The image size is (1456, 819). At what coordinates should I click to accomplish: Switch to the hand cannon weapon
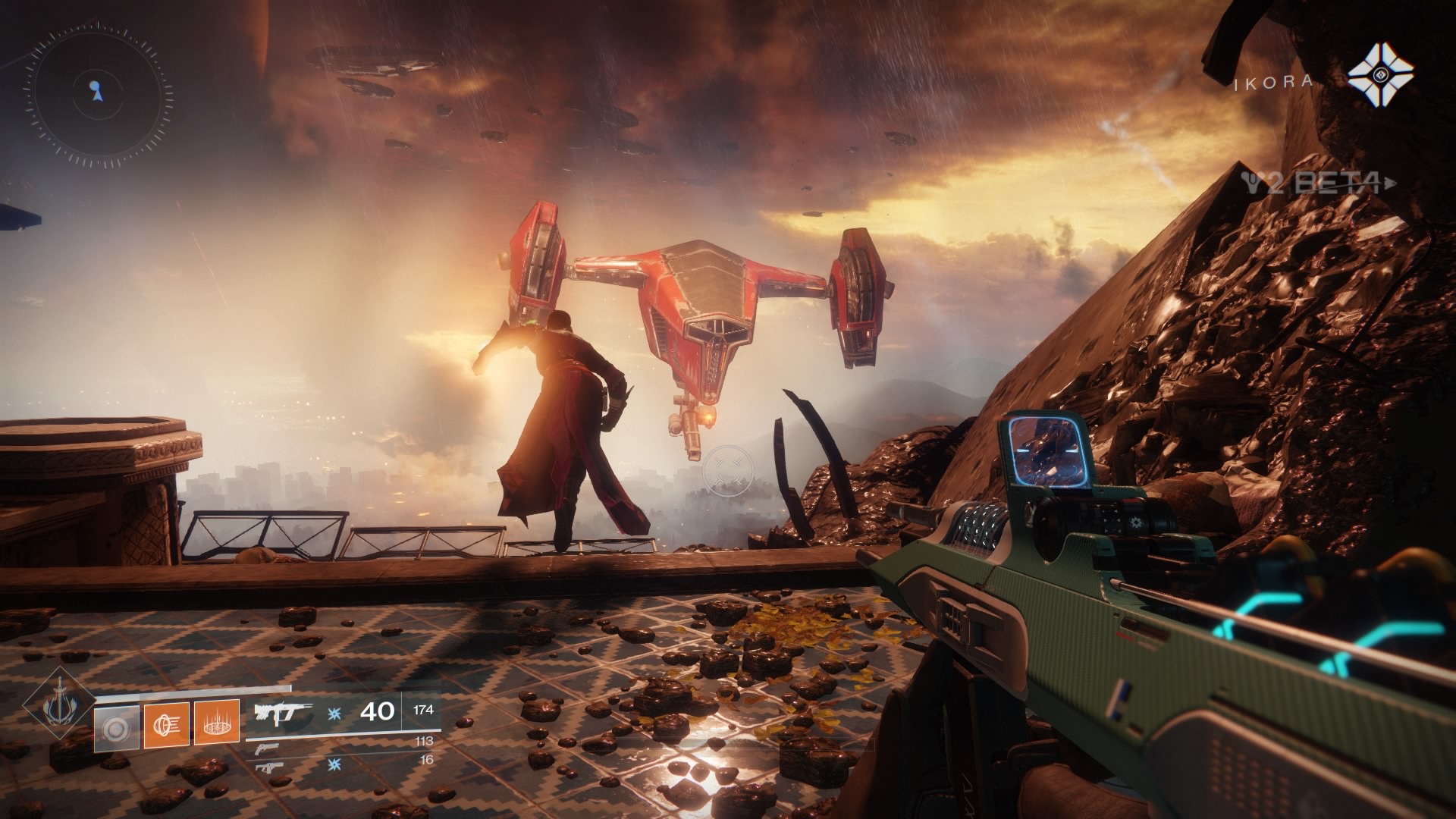(x=267, y=748)
